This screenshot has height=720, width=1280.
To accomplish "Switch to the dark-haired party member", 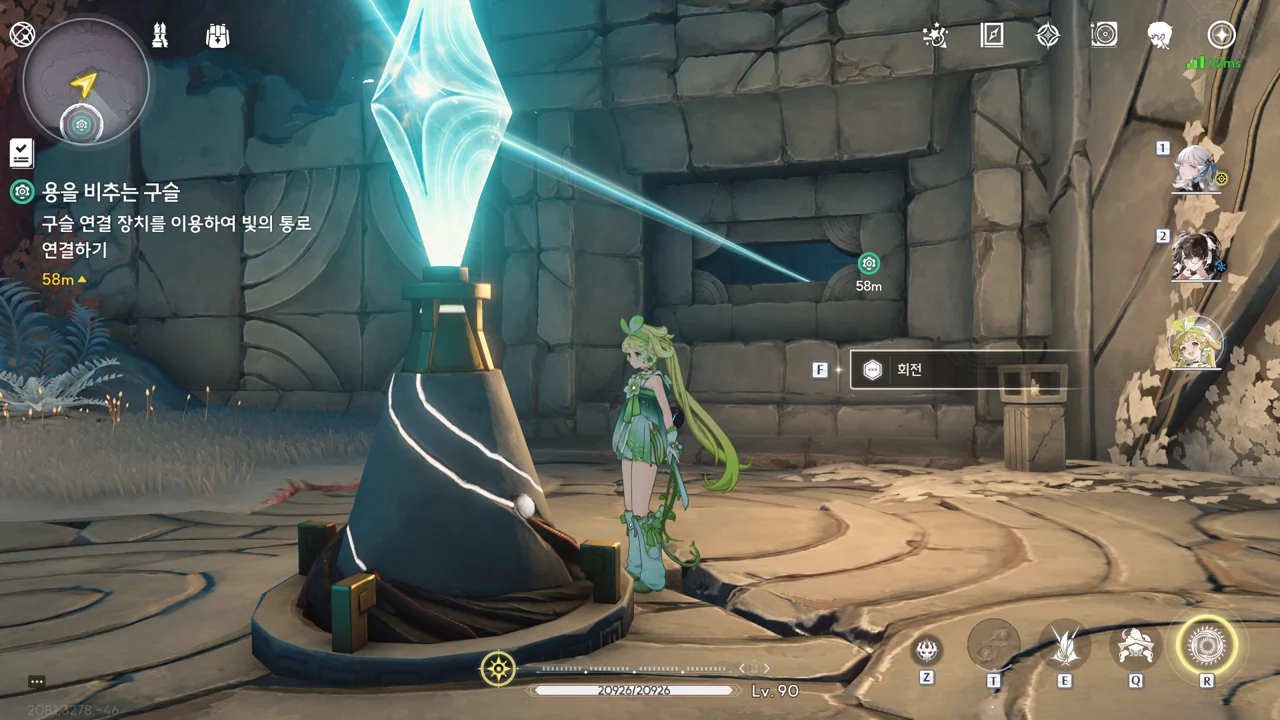I will (x=1196, y=257).
